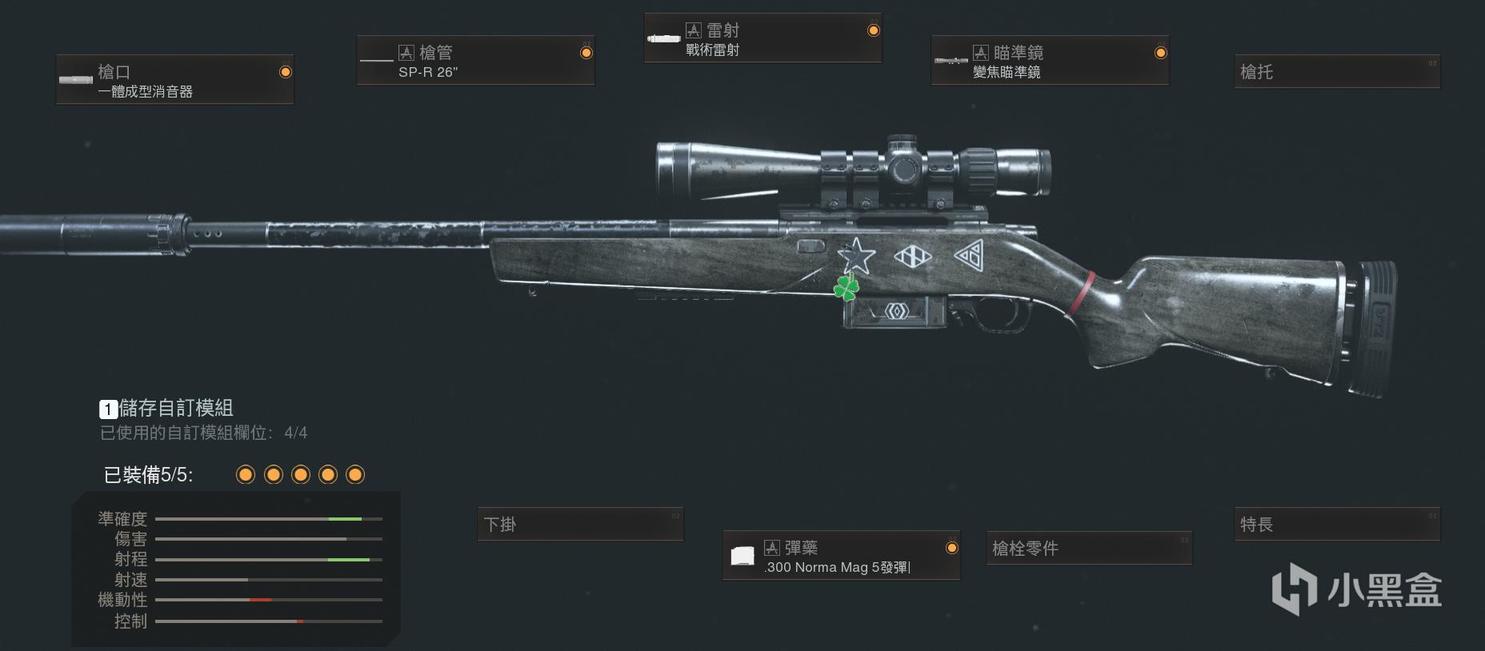Open the 彈藥 .300 Norma Mag slot
This screenshot has width=1485, height=651.
841,556
